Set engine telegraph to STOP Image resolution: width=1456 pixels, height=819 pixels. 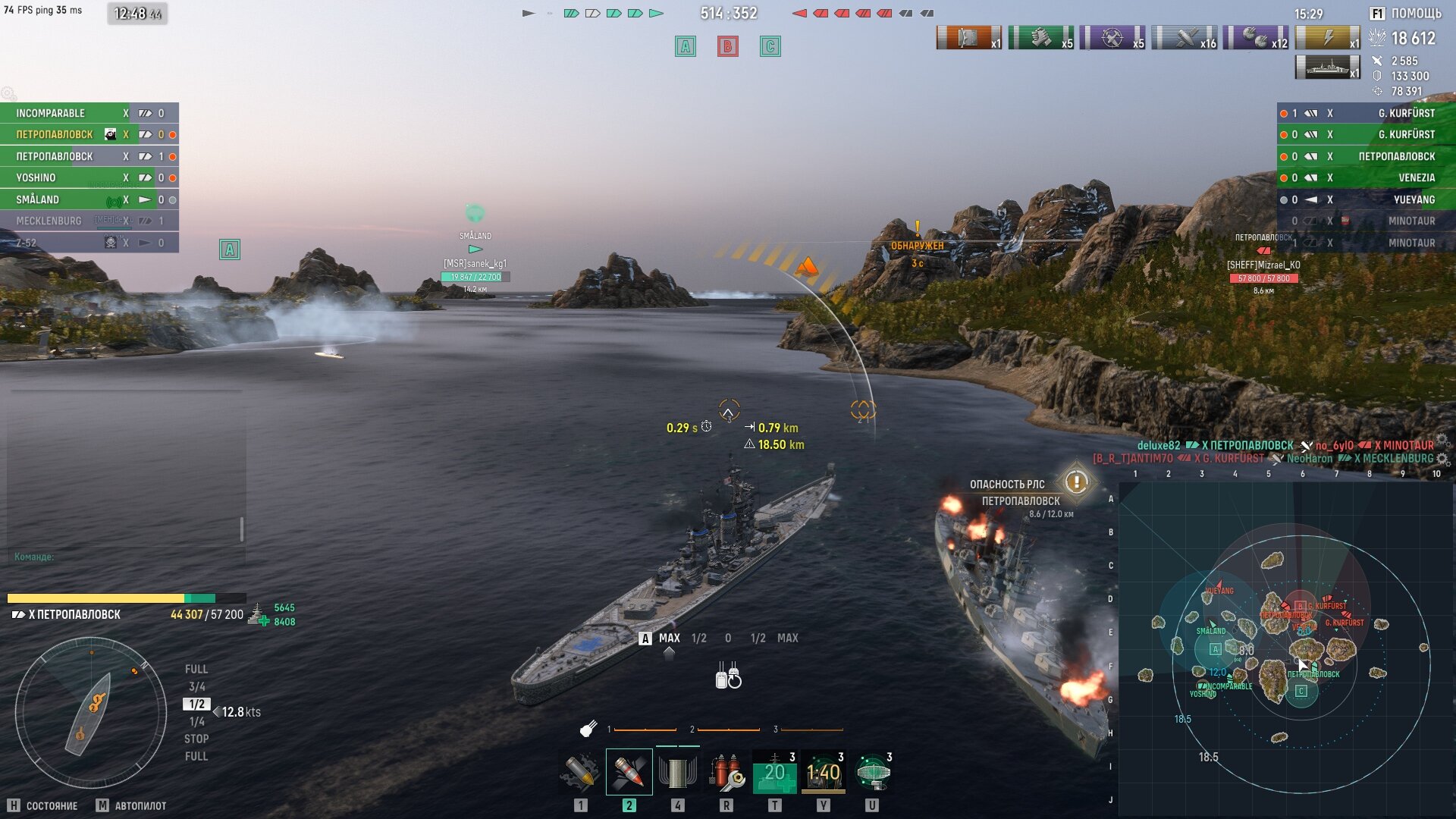pos(196,739)
